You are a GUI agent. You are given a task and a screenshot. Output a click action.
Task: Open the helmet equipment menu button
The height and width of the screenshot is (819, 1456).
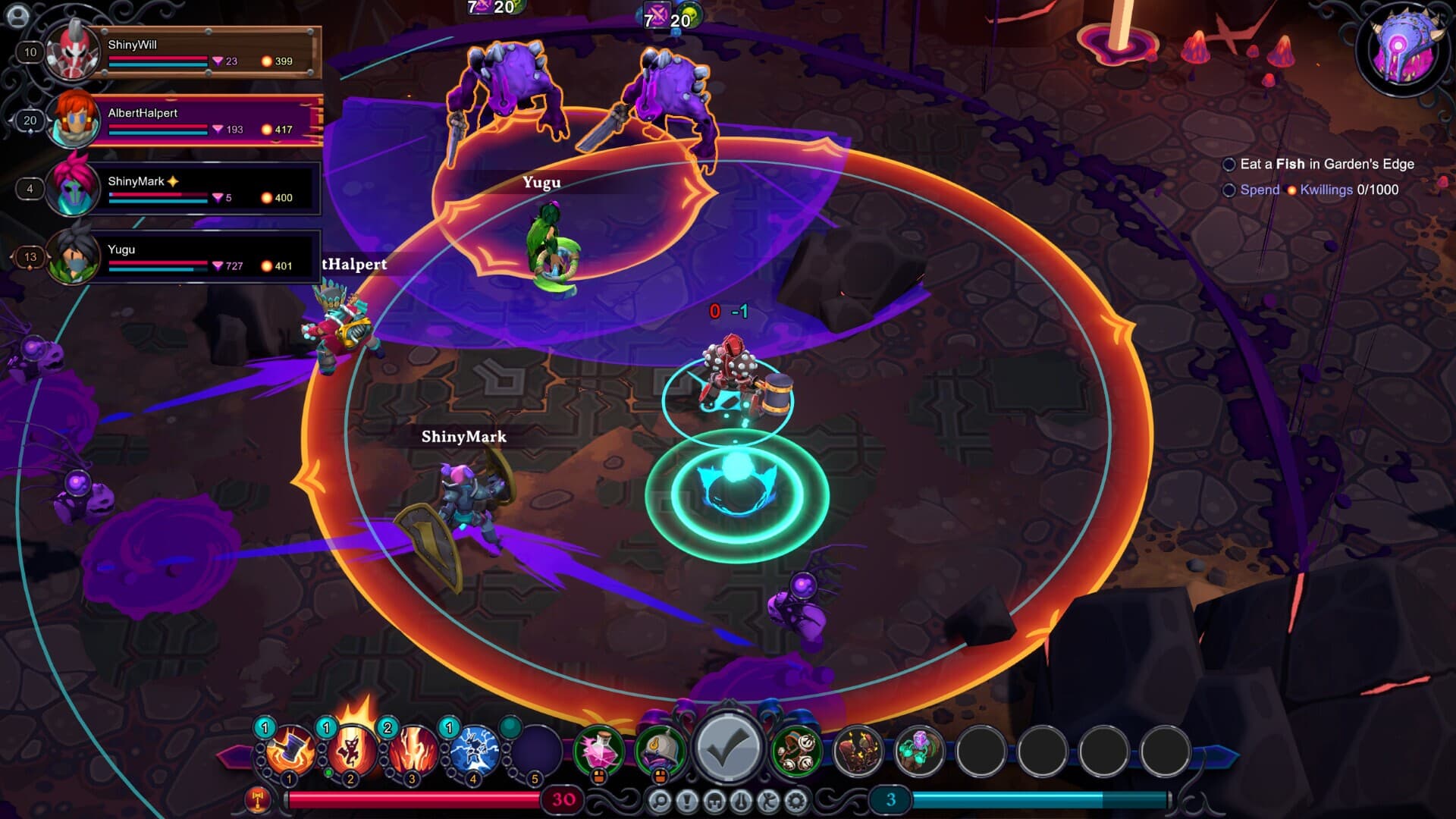(714, 801)
